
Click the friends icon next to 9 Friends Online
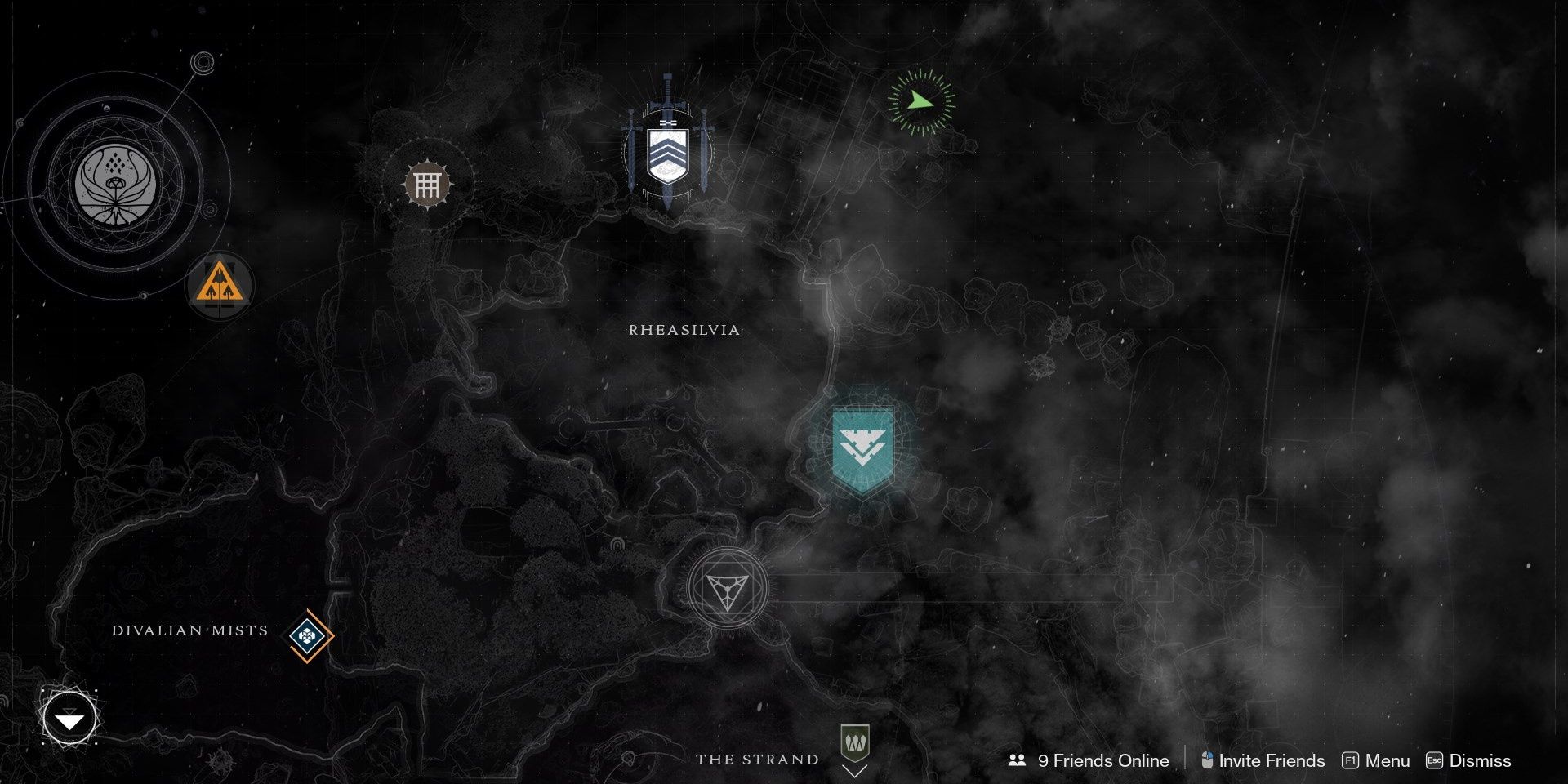click(1017, 760)
